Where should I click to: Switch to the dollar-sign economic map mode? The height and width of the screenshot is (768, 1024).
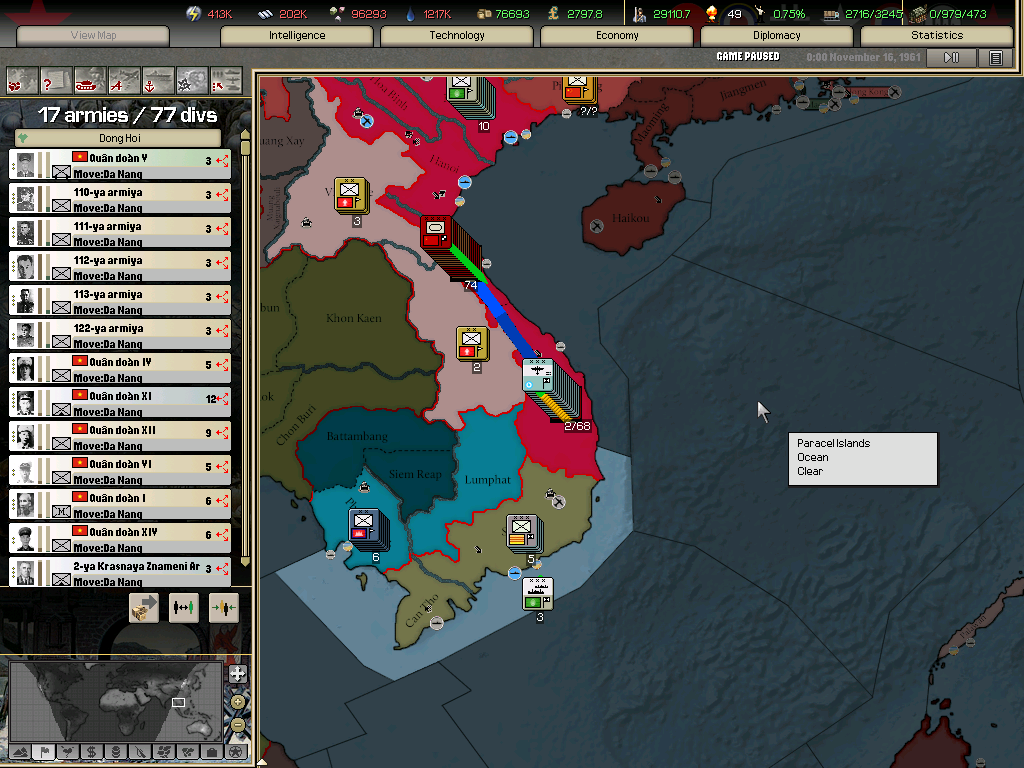coord(91,751)
